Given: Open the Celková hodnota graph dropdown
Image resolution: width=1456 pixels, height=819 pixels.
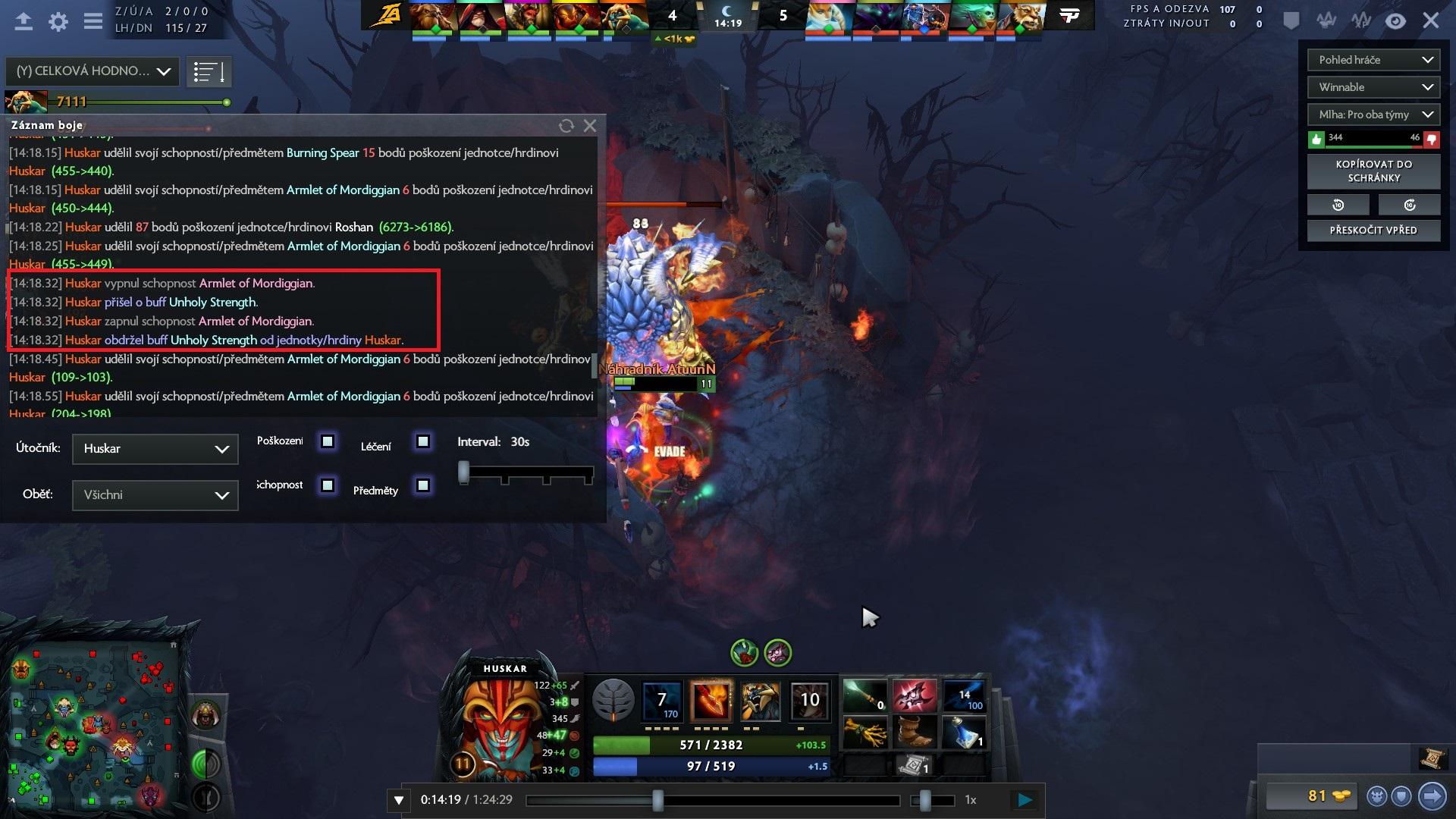Looking at the screenshot, I should 93,71.
